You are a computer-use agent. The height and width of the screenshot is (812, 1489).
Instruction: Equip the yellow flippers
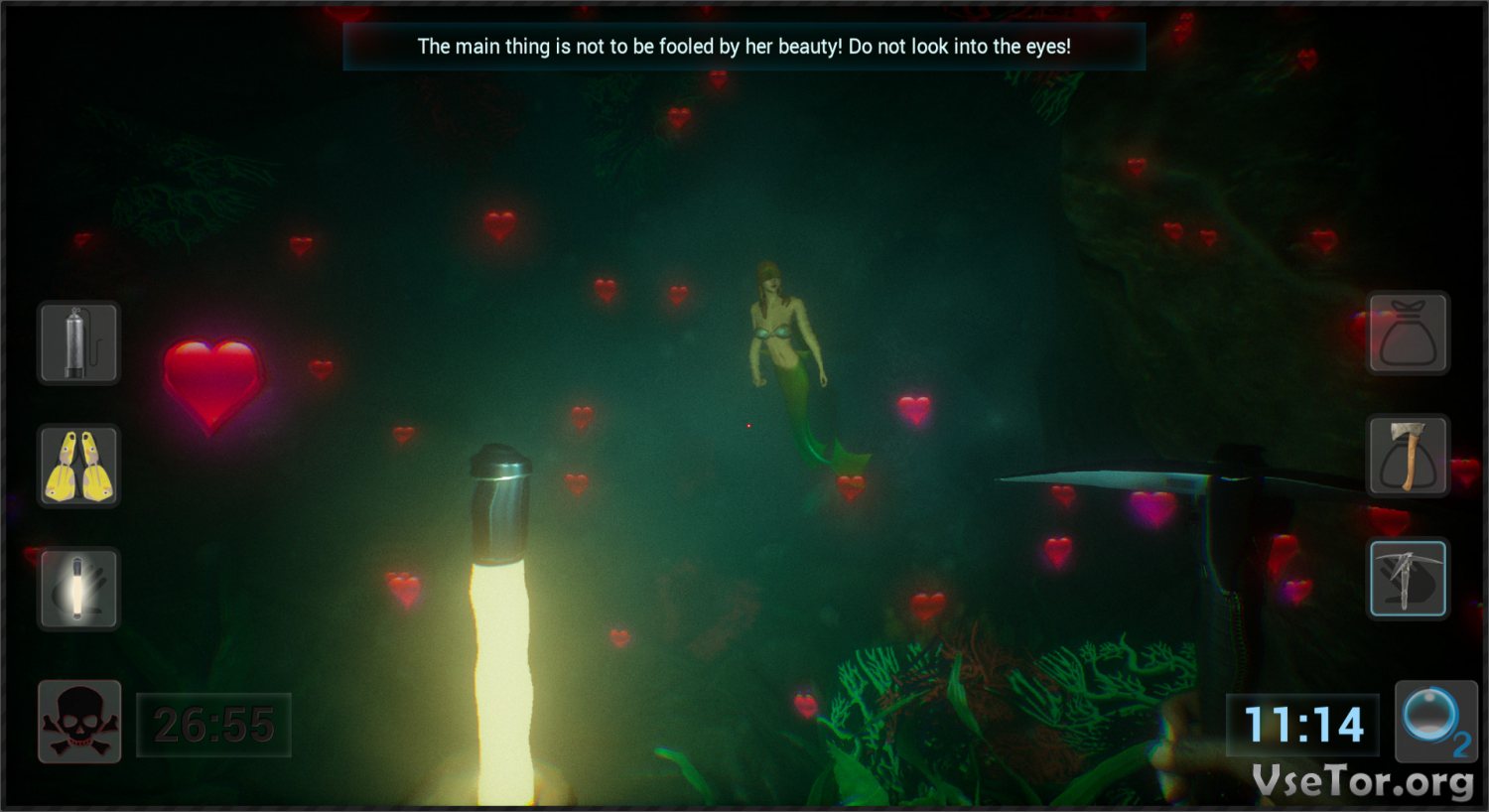[x=78, y=466]
